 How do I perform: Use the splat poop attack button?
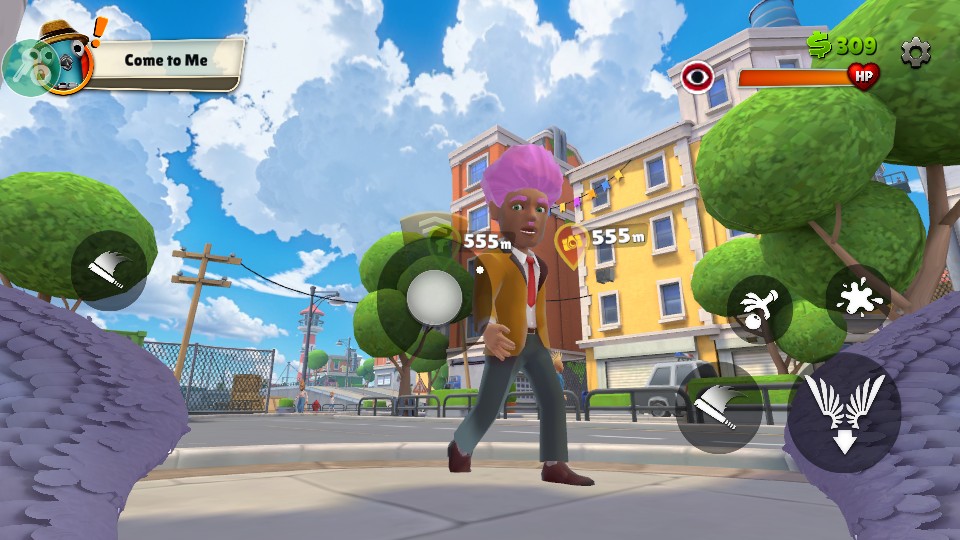point(858,299)
